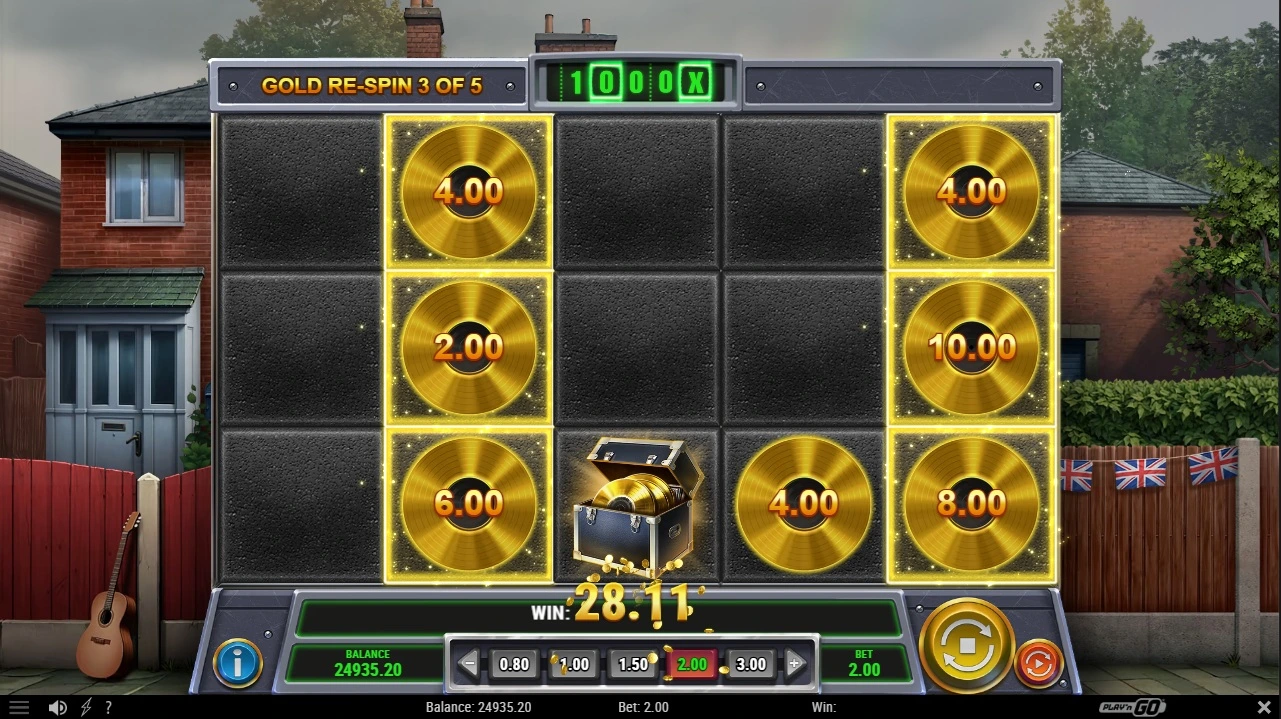Pick the 3.00 bet value
Viewport: 1281px width, 719px height.
[751, 664]
